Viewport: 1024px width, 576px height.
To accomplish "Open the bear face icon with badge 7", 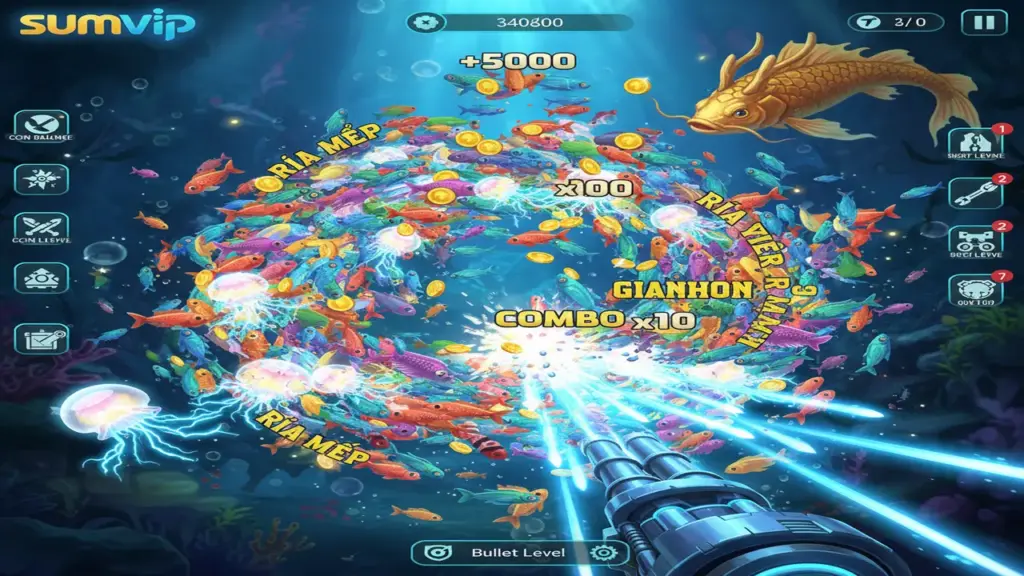I will [x=975, y=290].
